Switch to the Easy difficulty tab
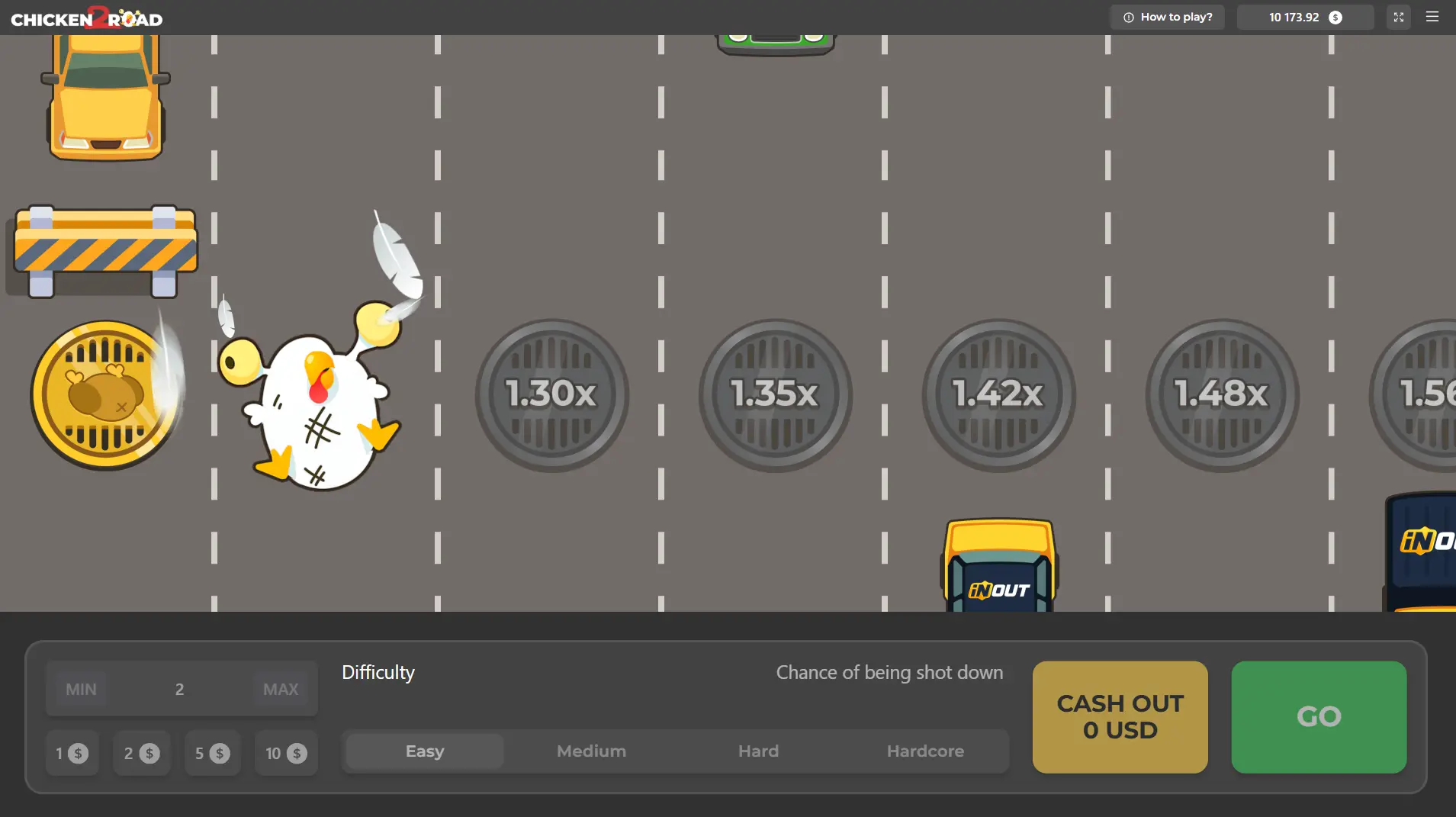1456x817 pixels. (x=423, y=751)
